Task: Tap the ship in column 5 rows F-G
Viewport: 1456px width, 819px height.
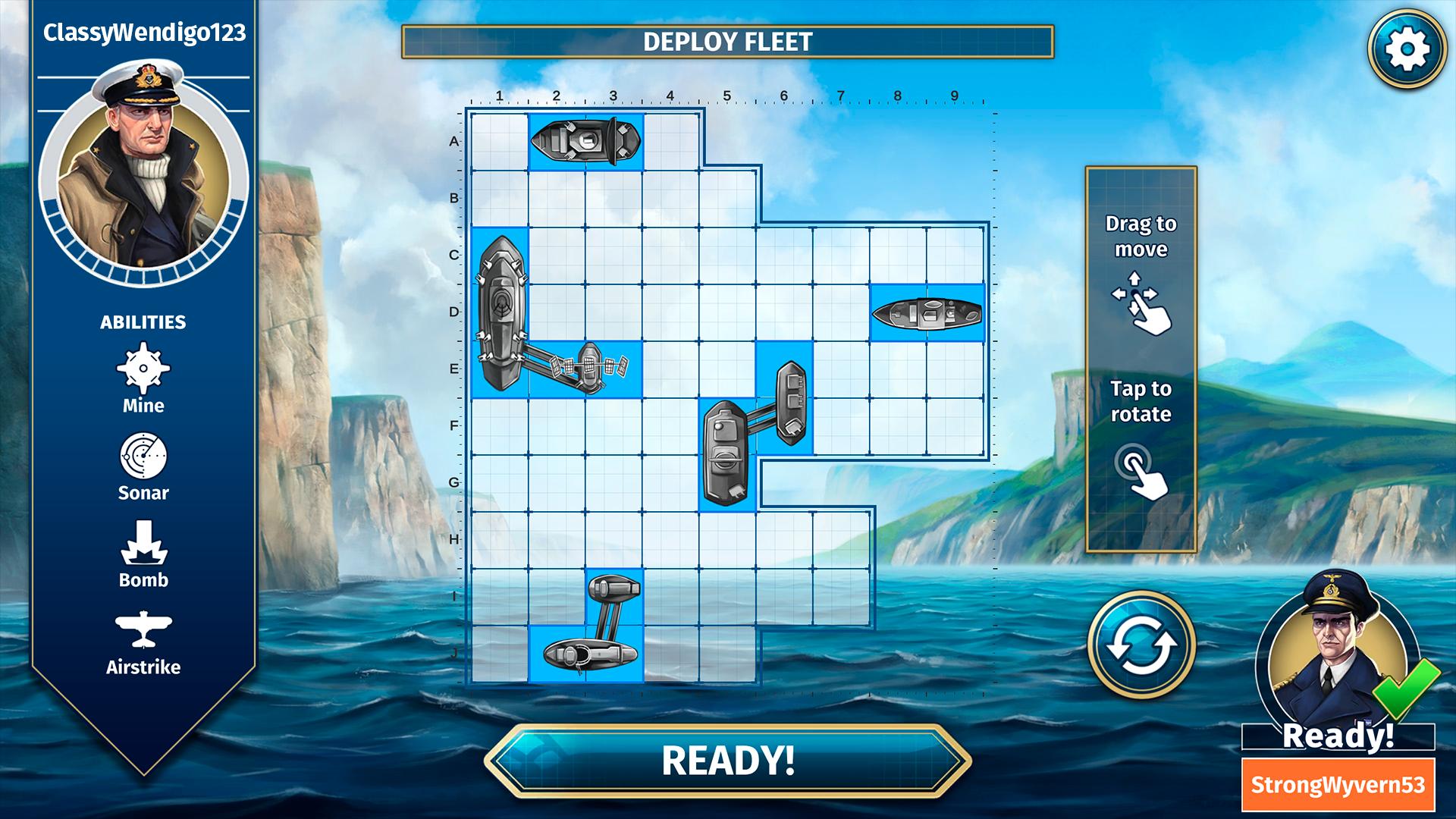Action: (726, 453)
